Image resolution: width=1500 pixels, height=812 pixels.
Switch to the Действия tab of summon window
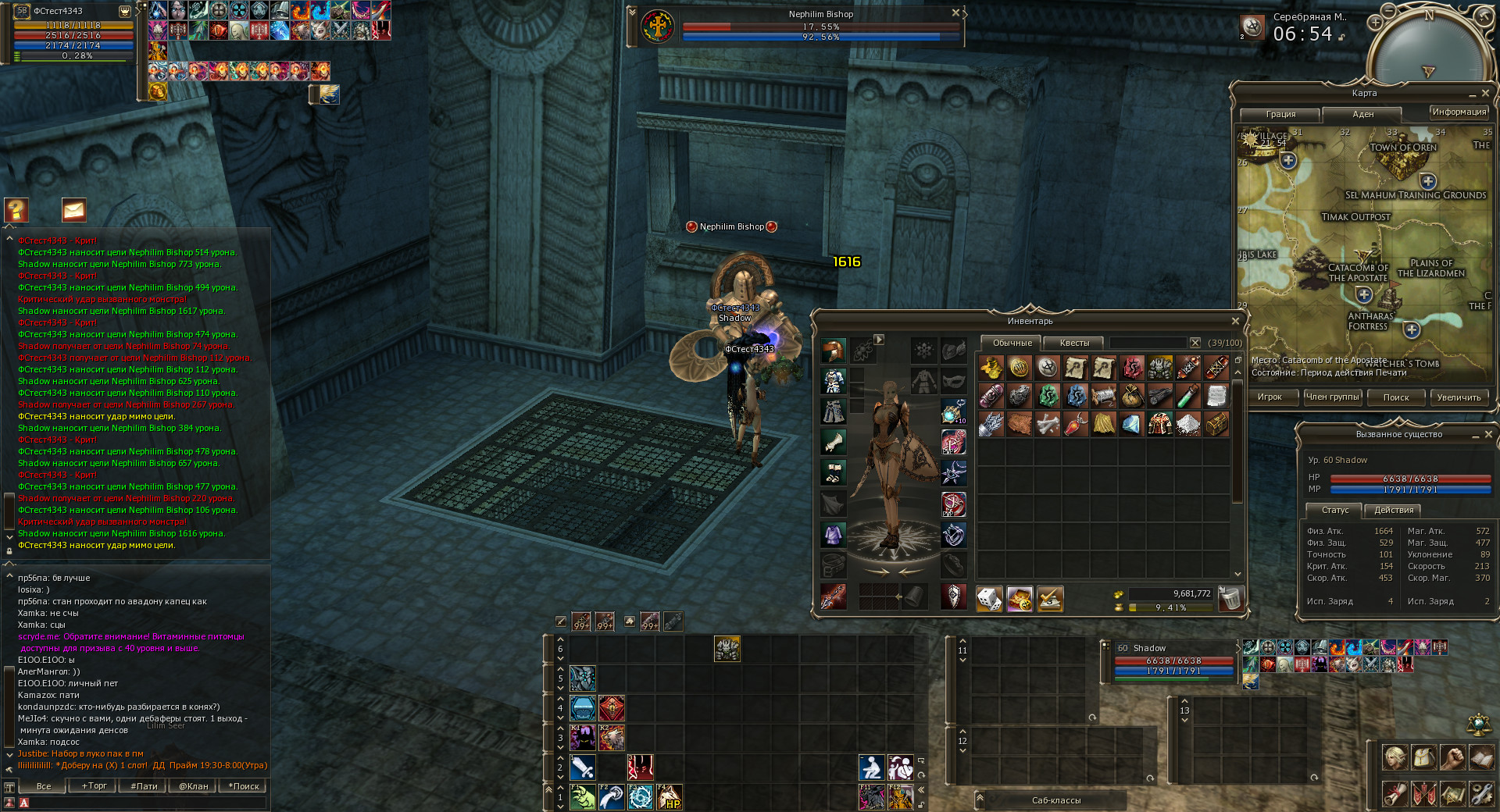tap(1394, 510)
